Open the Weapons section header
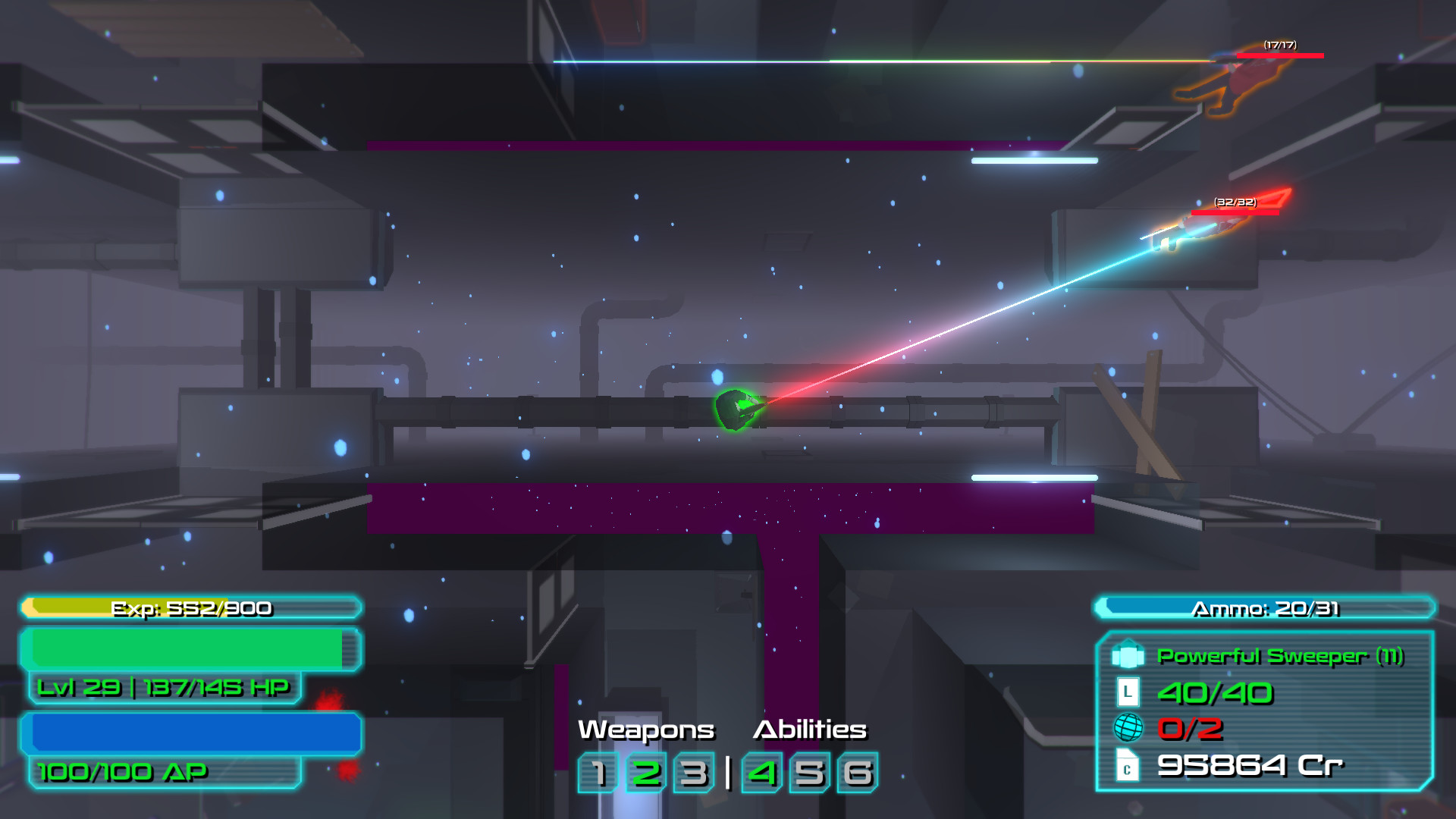1456x819 pixels. point(645,730)
